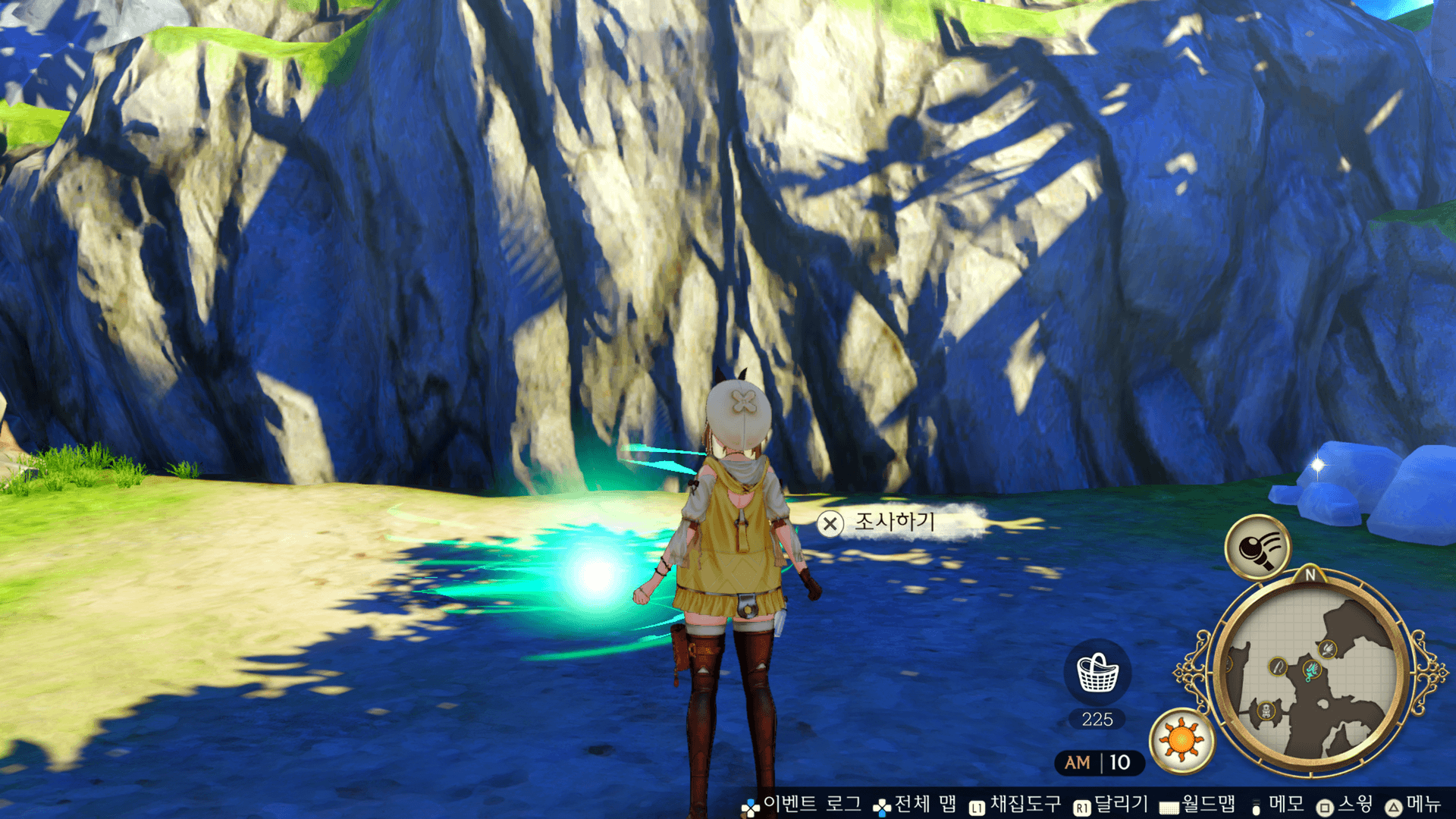This screenshot has width=1456, height=819.
Task: Open the circular minimap
Action: click(1310, 674)
